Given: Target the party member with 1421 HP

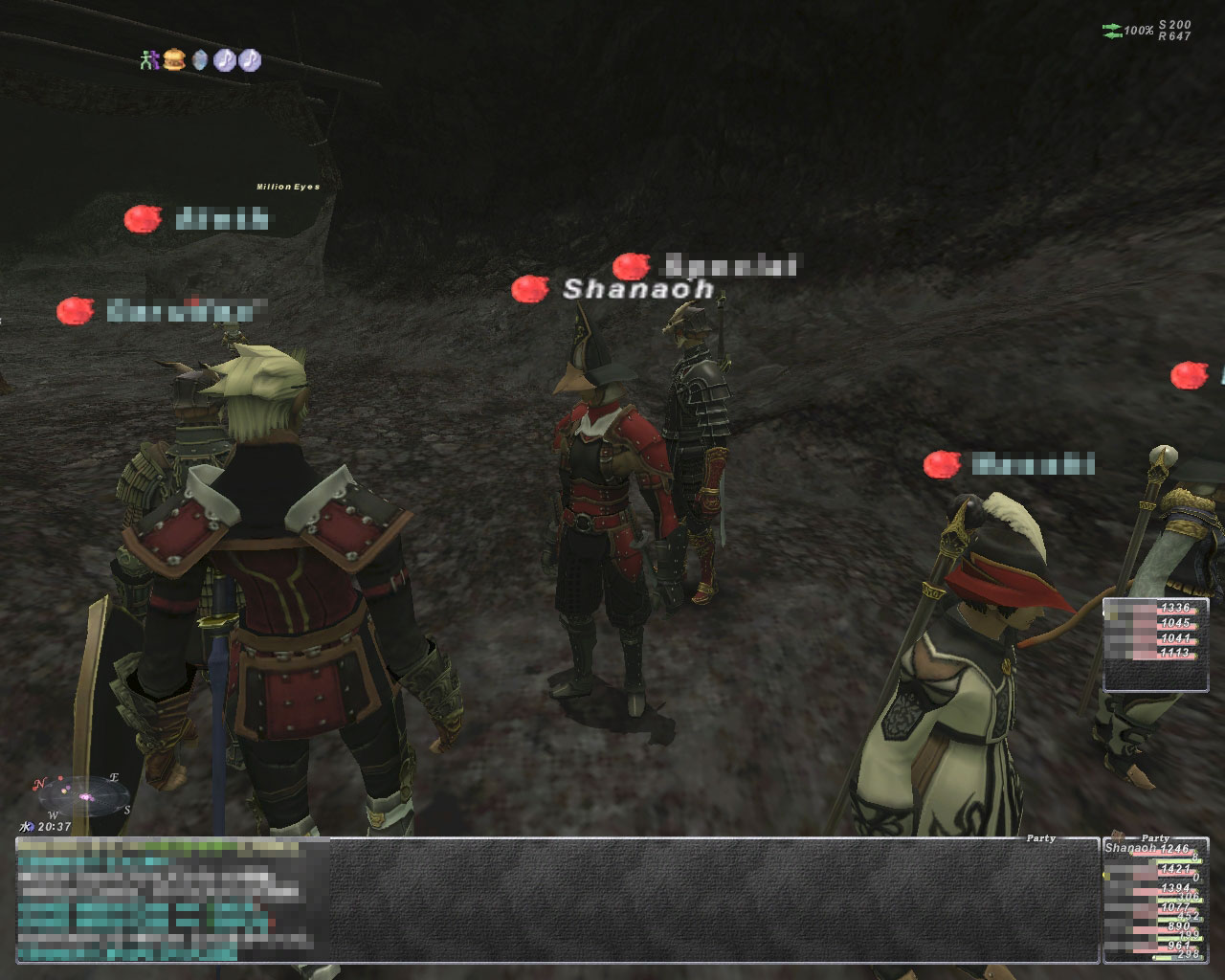Looking at the screenshot, I should [x=1154, y=869].
